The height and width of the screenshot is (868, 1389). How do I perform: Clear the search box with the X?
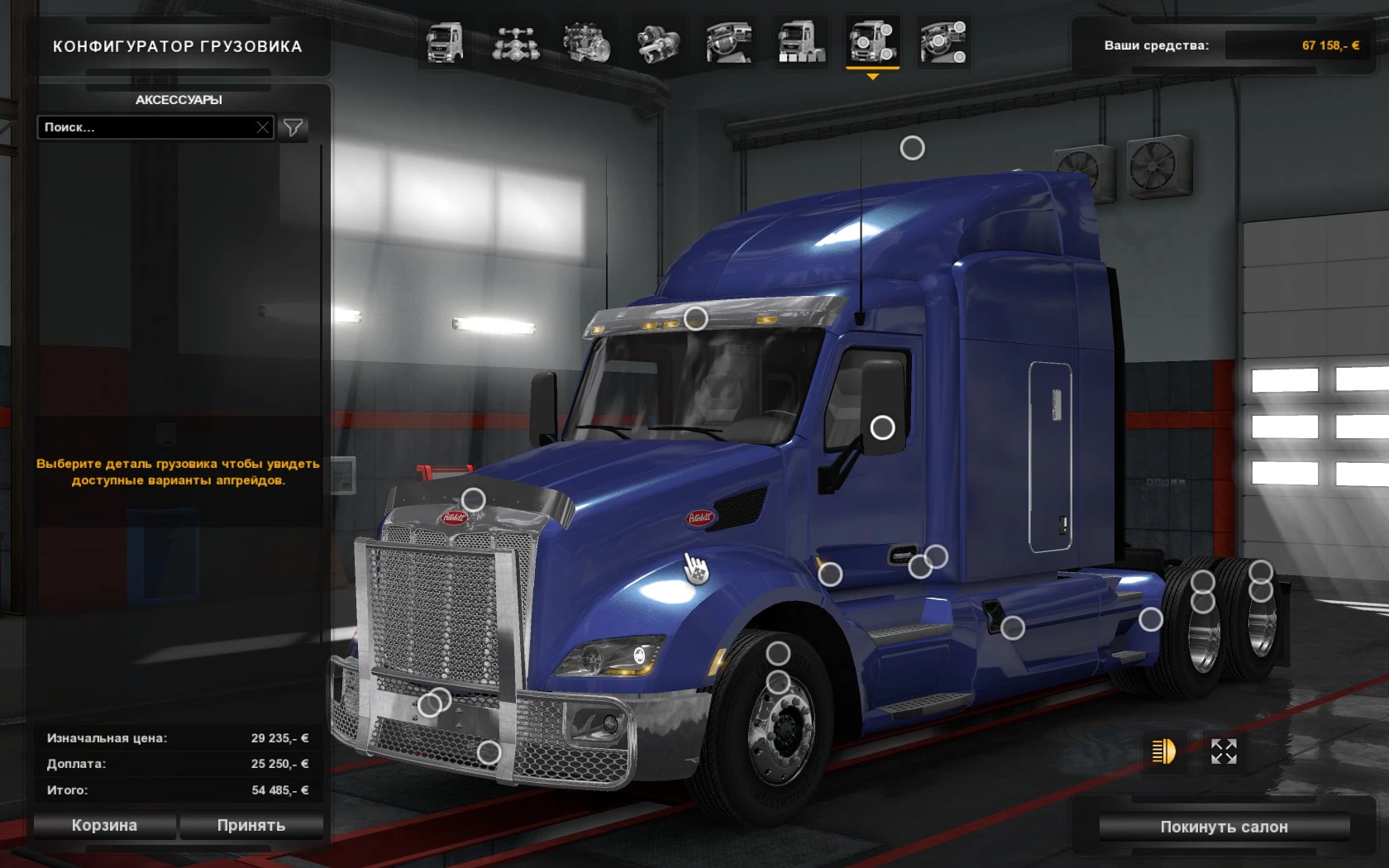pyautogui.click(x=263, y=127)
